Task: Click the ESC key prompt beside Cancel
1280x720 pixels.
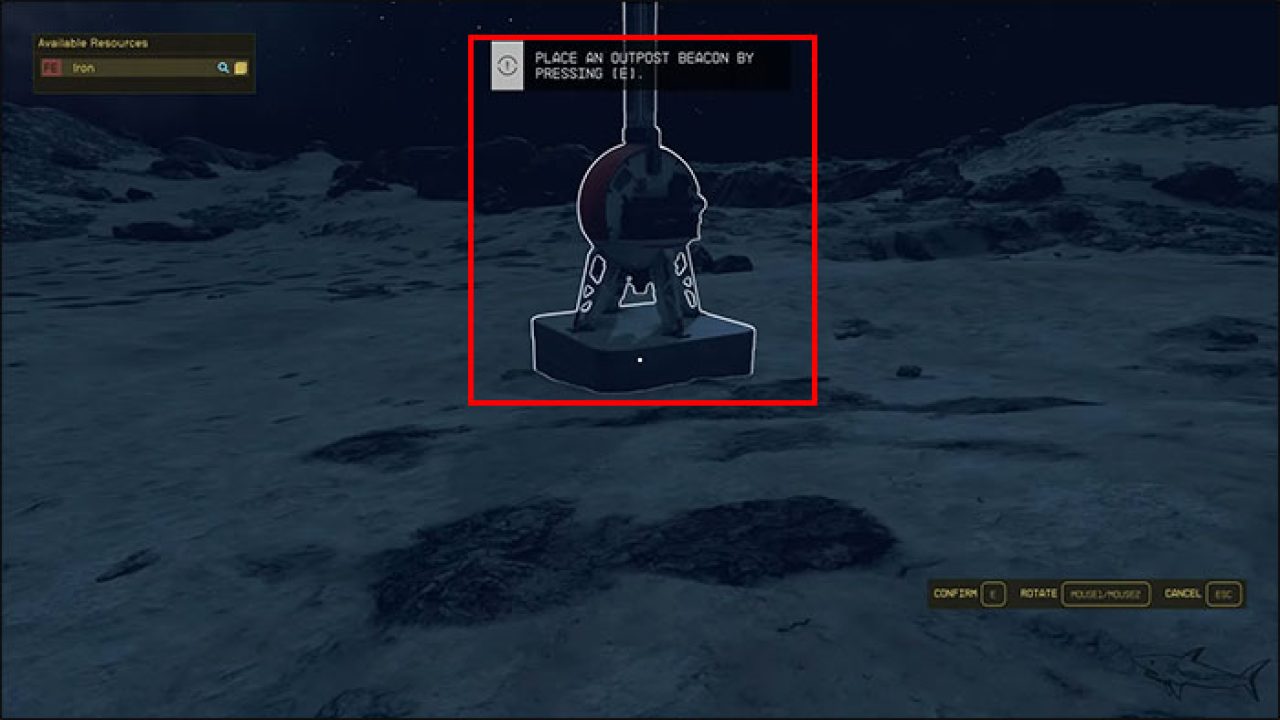Action: (1221, 593)
